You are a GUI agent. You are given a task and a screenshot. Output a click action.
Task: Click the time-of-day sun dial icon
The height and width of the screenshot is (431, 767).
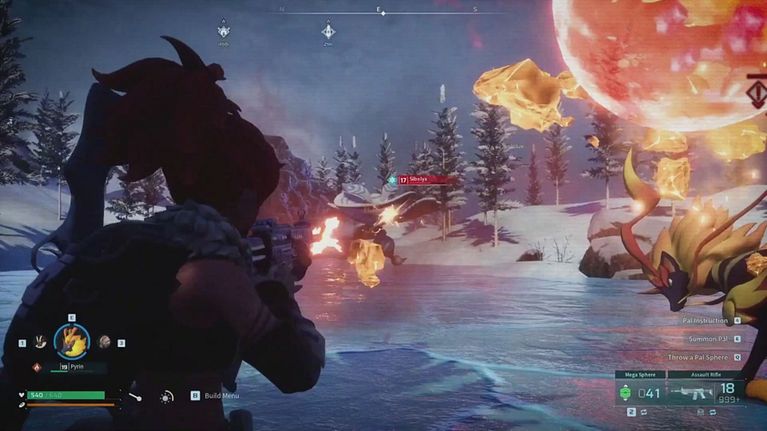[167, 397]
